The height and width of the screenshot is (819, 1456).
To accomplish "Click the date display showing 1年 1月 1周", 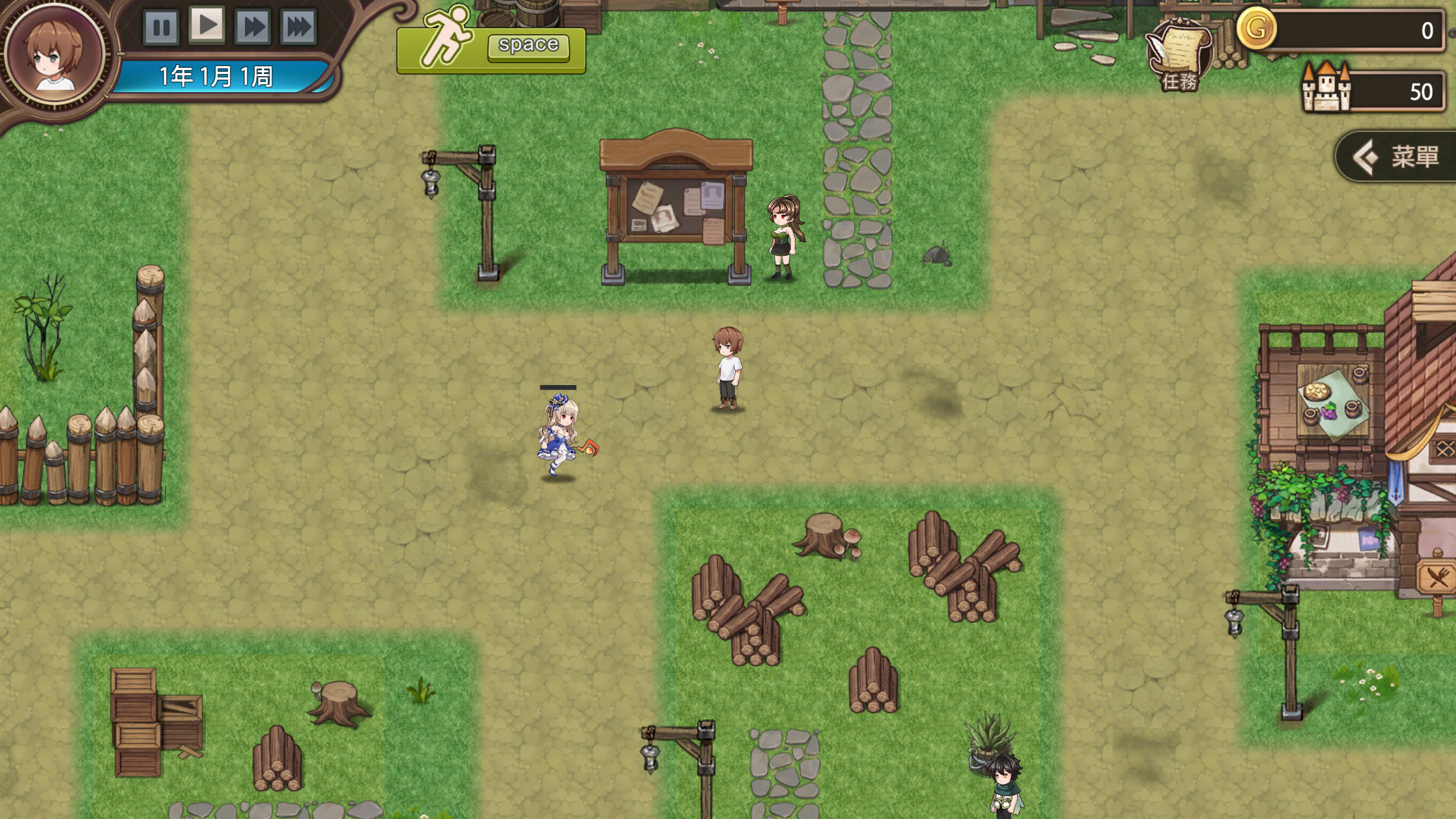I will pyautogui.click(x=216, y=76).
